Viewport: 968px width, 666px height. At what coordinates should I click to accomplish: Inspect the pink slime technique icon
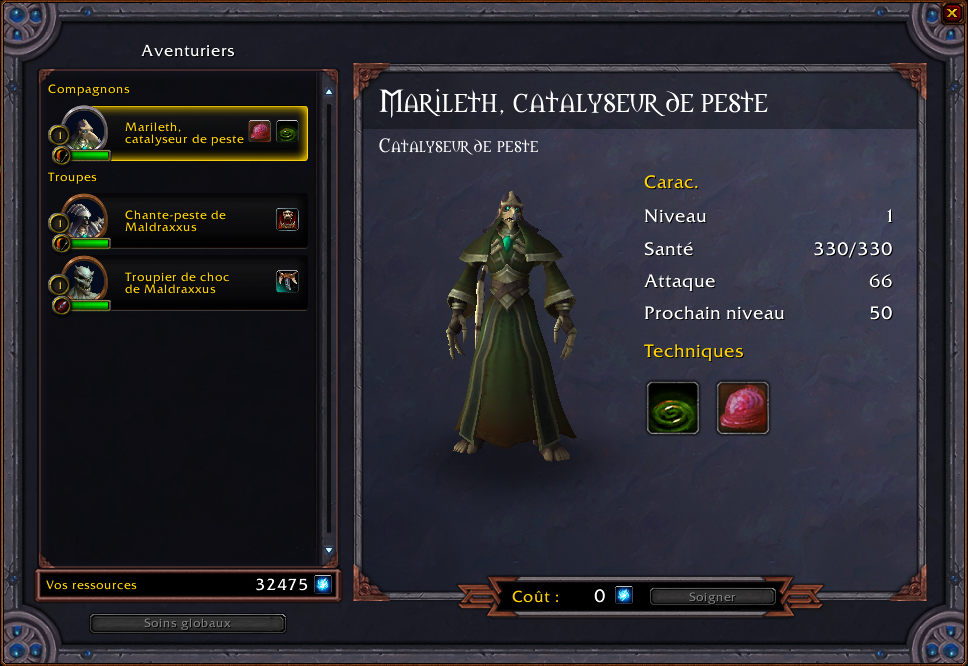[743, 408]
